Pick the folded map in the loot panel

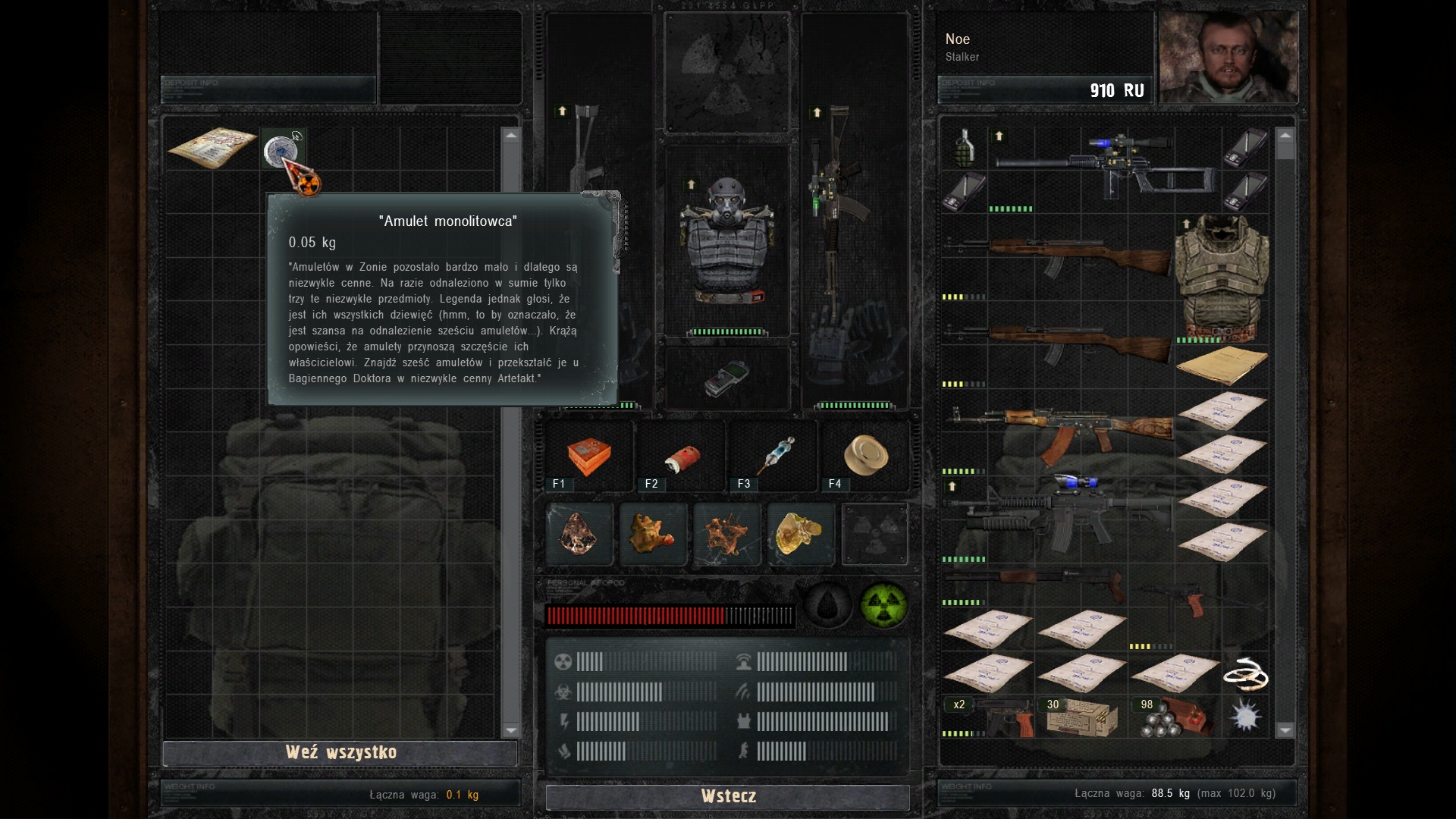[x=212, y=146]
